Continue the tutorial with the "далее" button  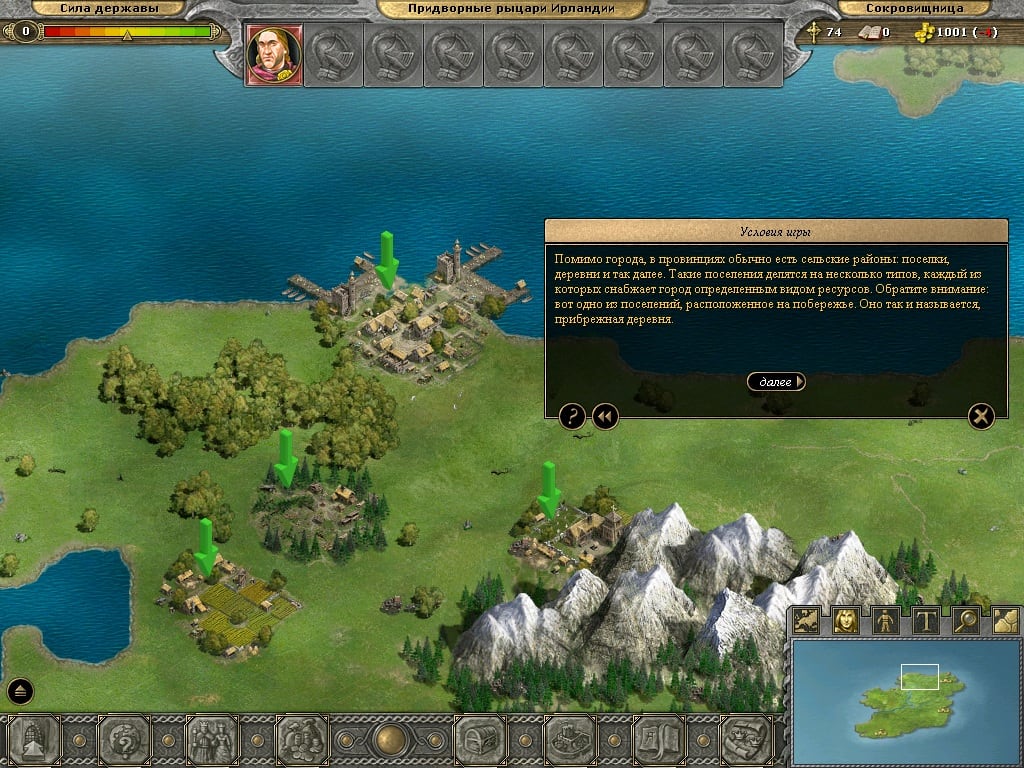[776, 382]
